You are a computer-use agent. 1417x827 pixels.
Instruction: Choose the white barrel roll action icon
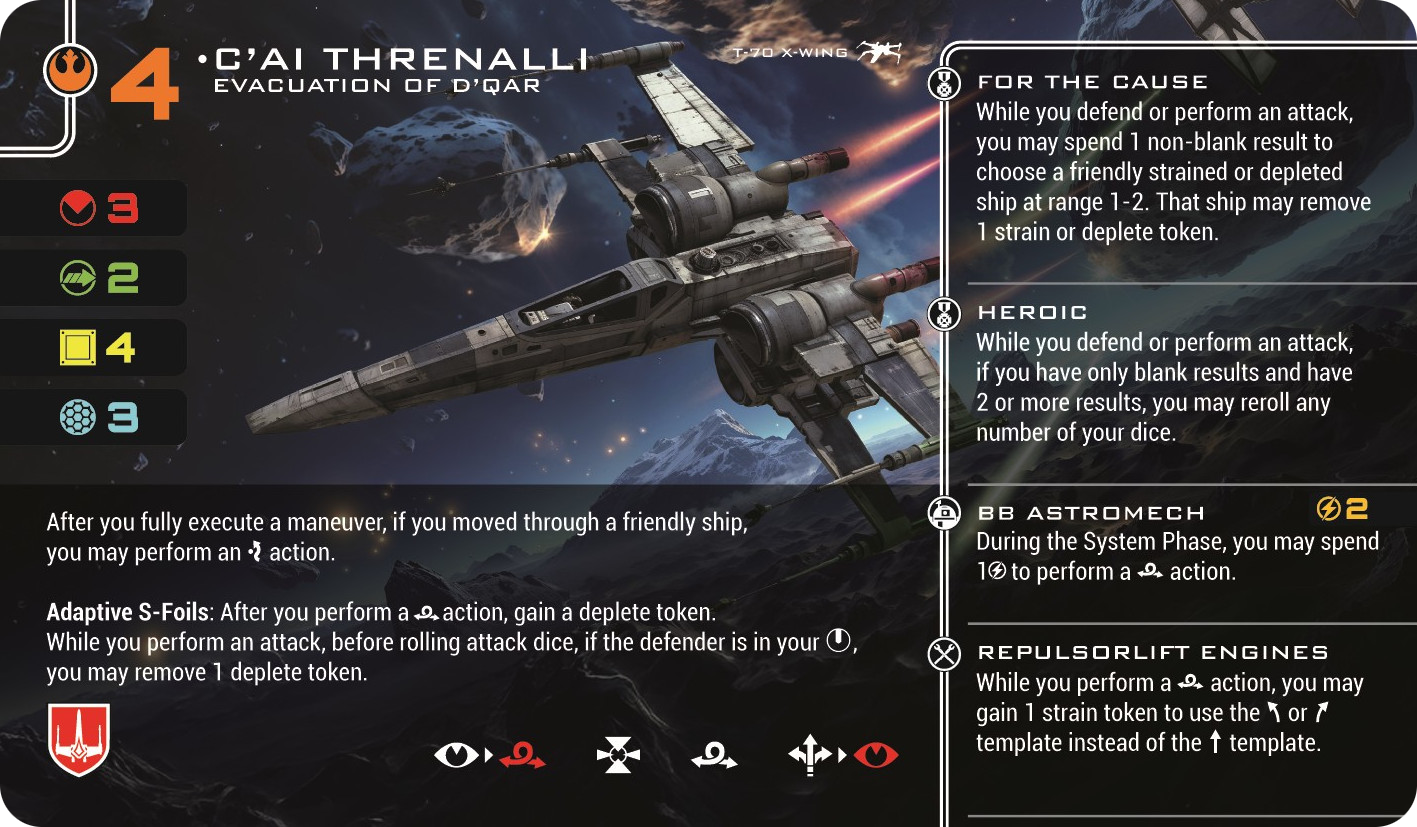714,756
